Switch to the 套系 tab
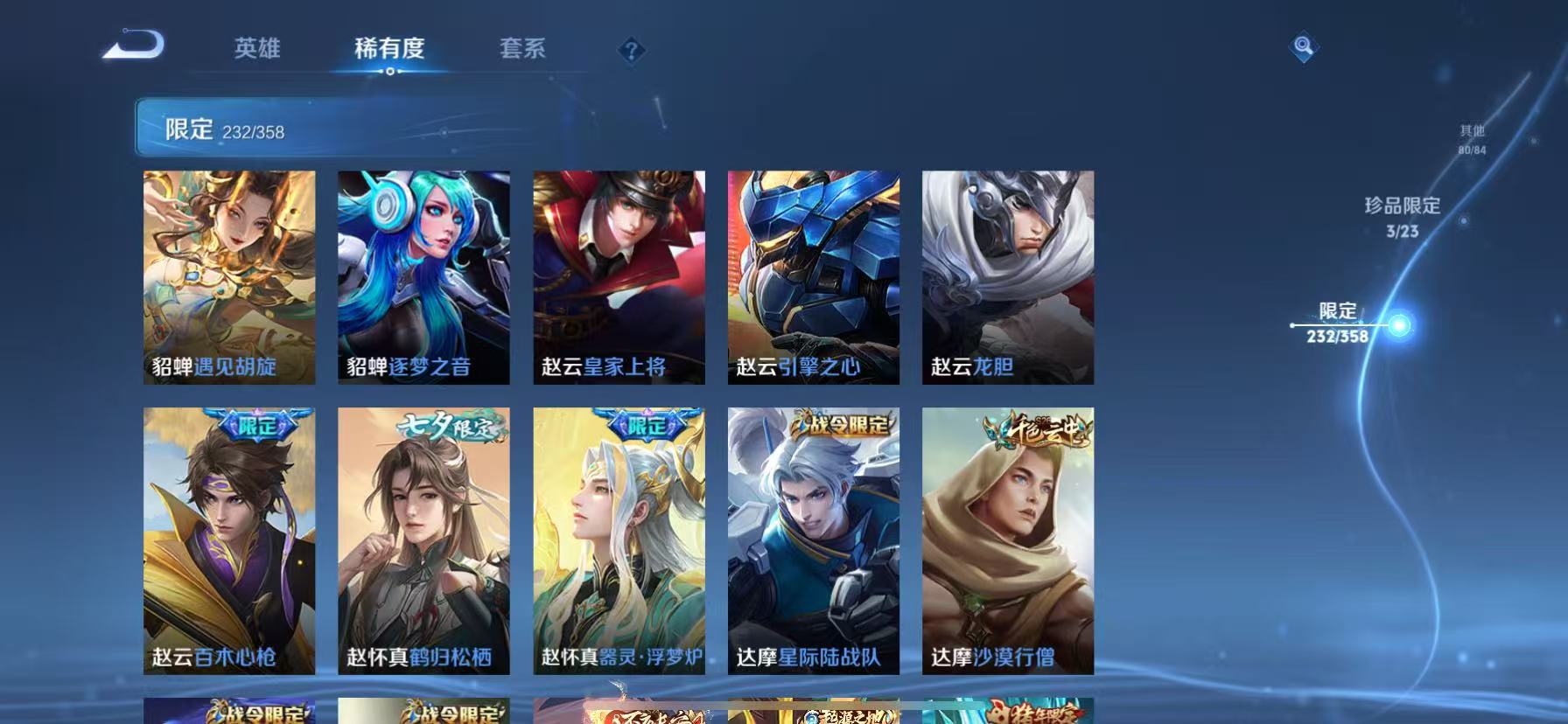1568x724 pixels. coord(521,50)
